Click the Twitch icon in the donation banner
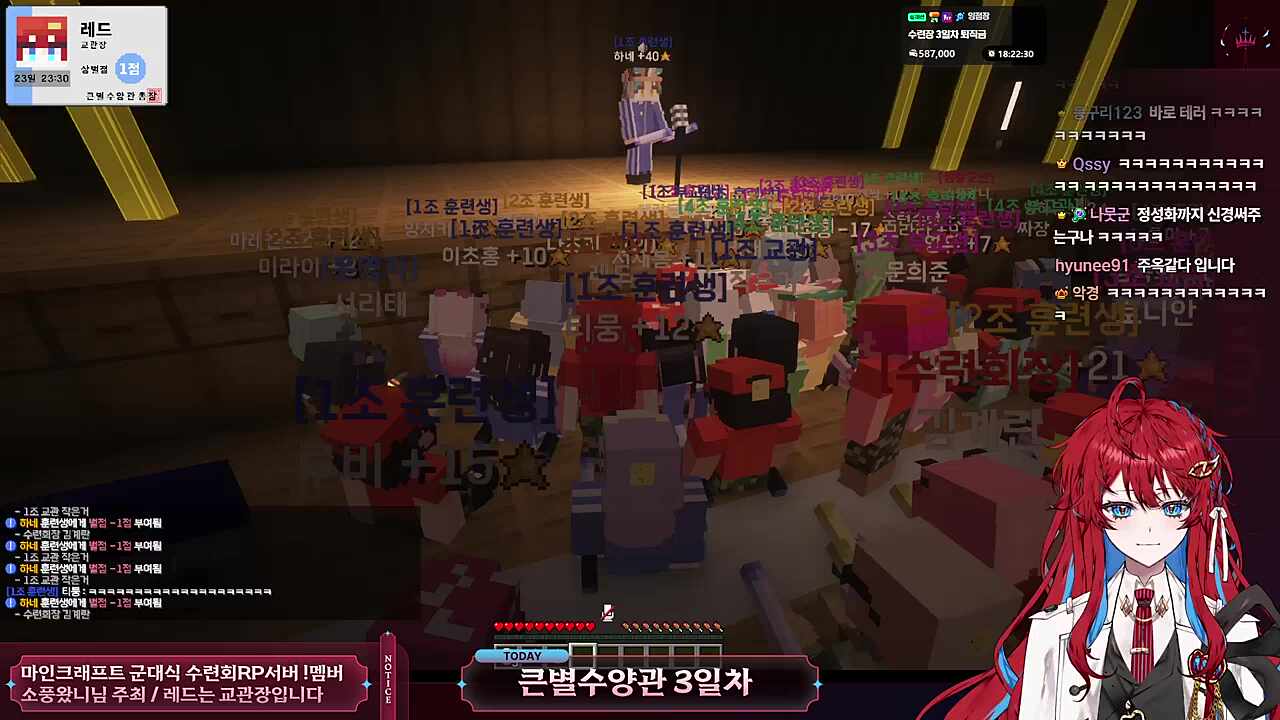Image resolution: width=1280 pixels, height=720 pixels. [x=948, y=18]
